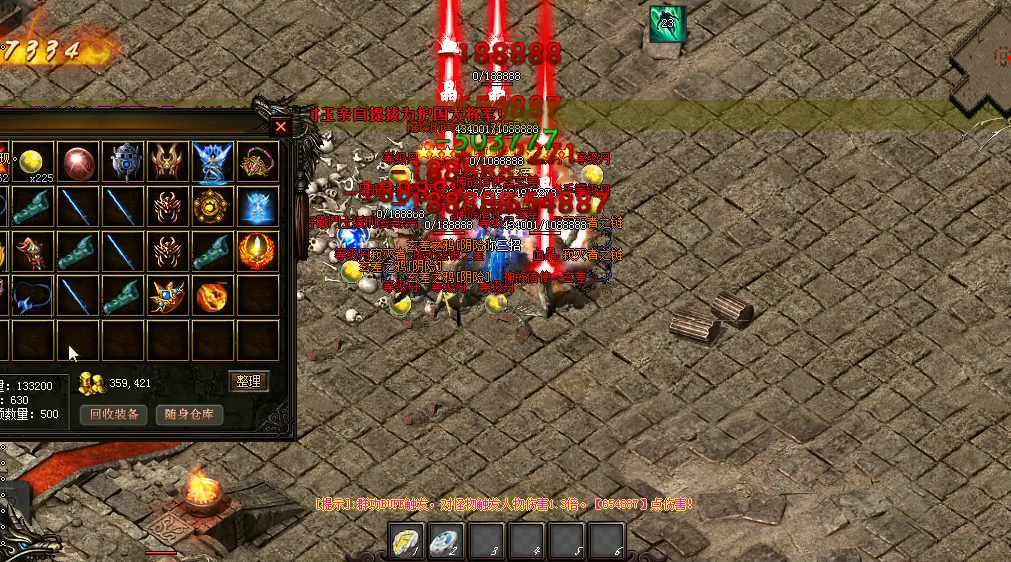Screen dimensions: 1011x562
Task: Pick the blue winged figure item
Action: point(212,162)
